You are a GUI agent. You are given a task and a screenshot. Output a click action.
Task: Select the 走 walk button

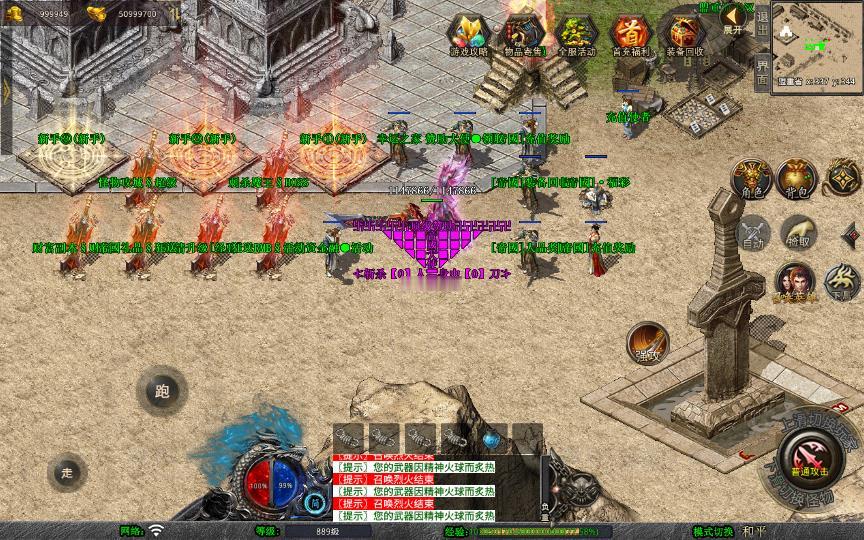pos(68,471)
